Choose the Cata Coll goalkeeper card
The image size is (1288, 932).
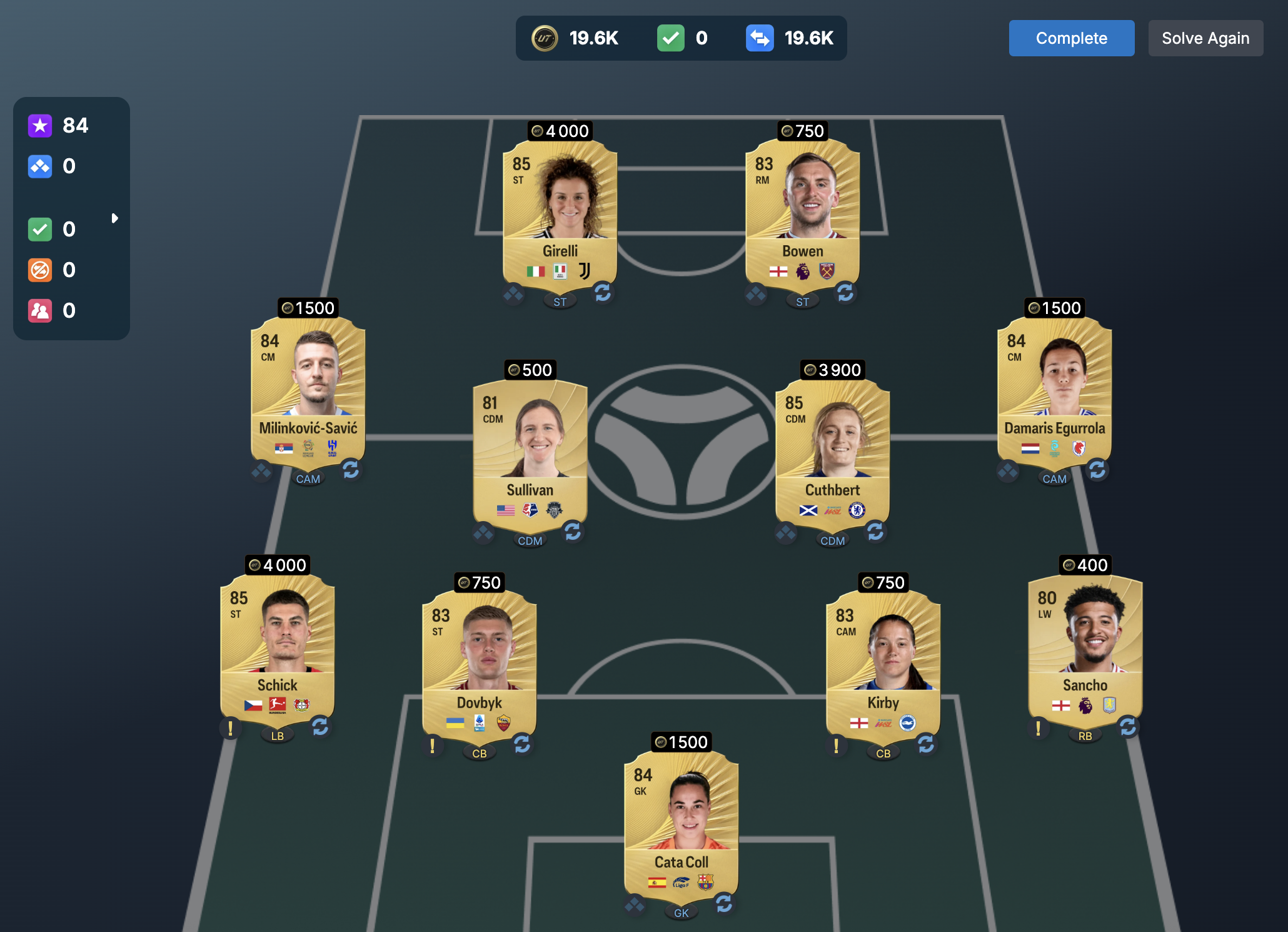coord(681,821)
